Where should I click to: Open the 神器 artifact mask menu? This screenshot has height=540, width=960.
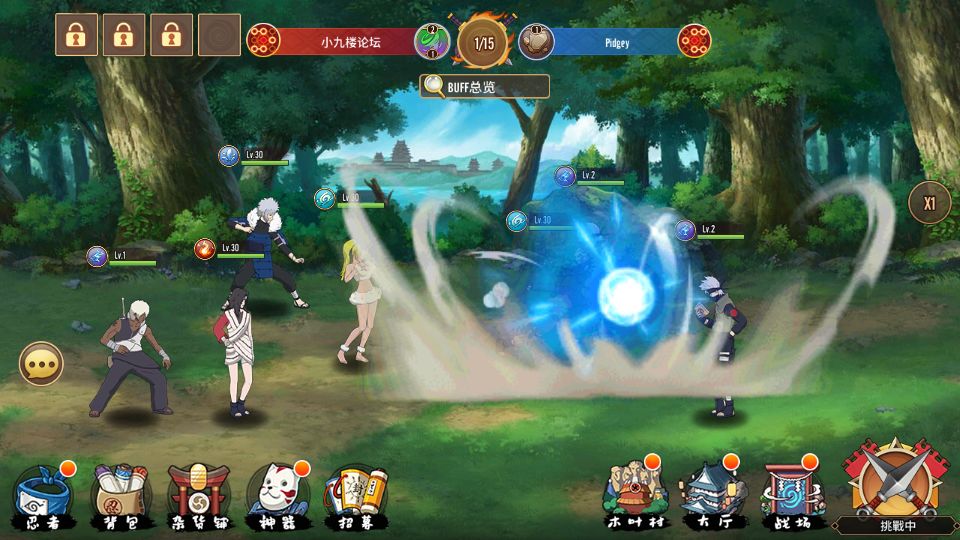tap(276, 495)
